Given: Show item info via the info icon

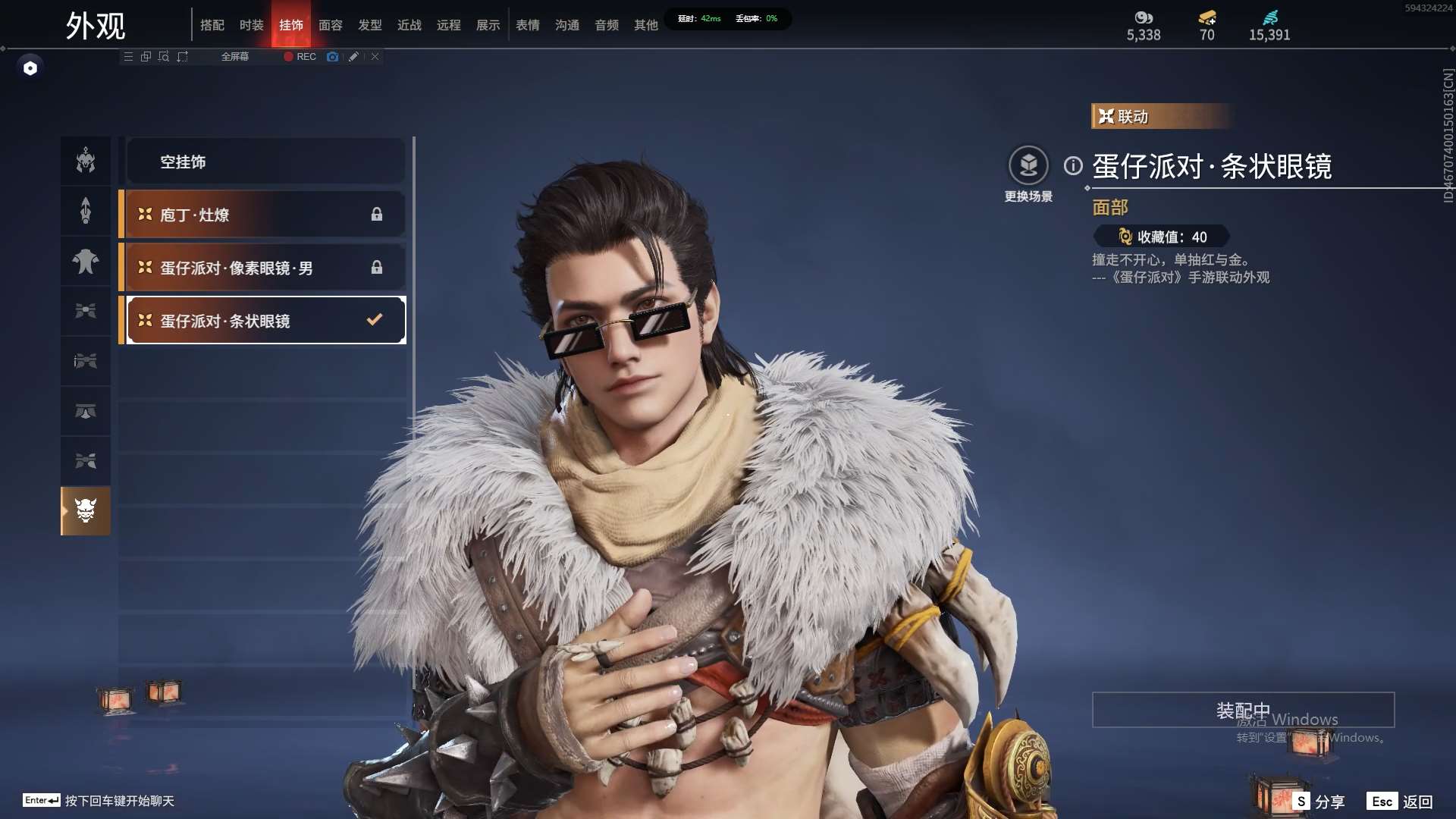Looking at the screenshot, I should 1073,165.
